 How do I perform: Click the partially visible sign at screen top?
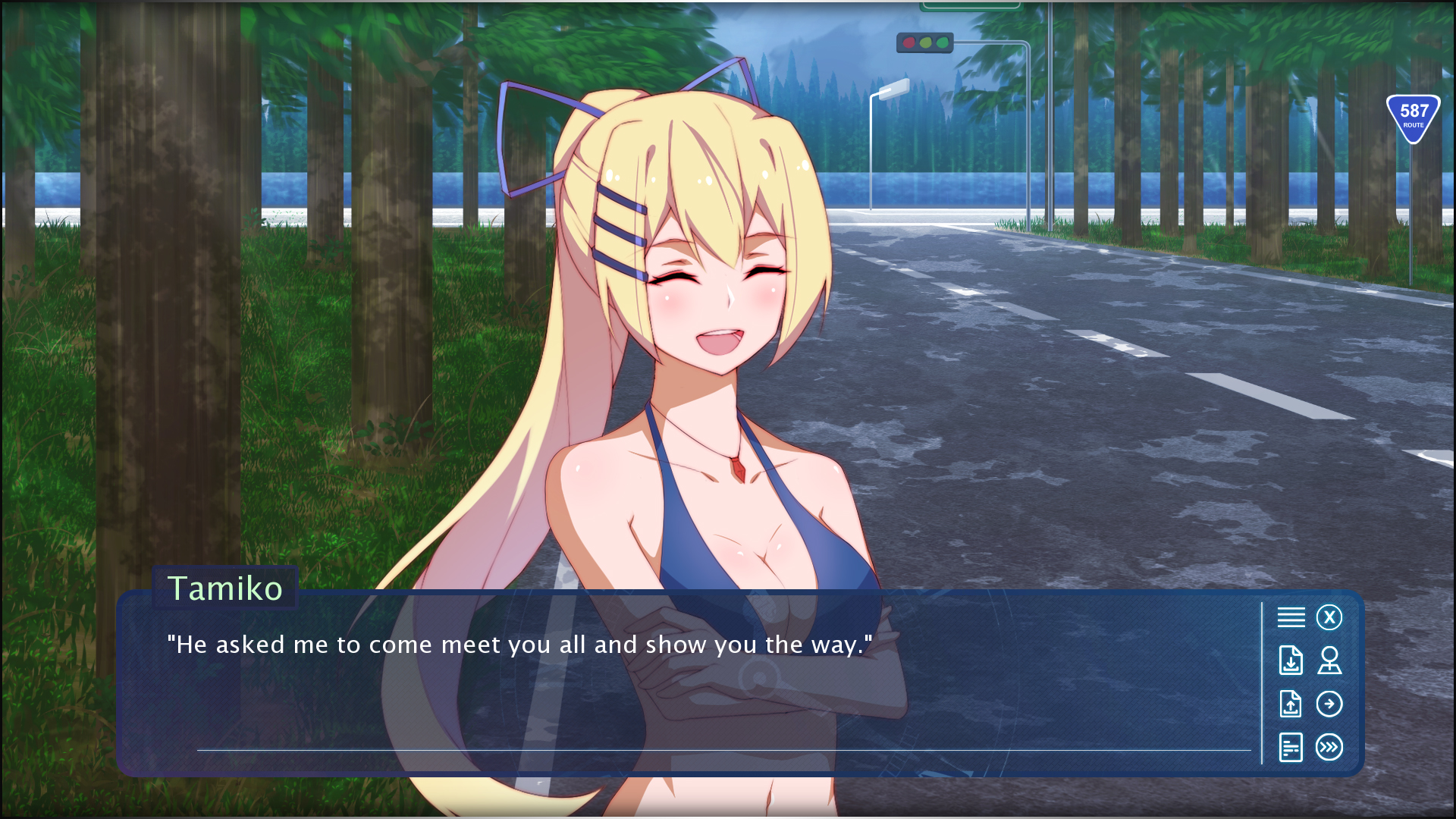point(971,6)
